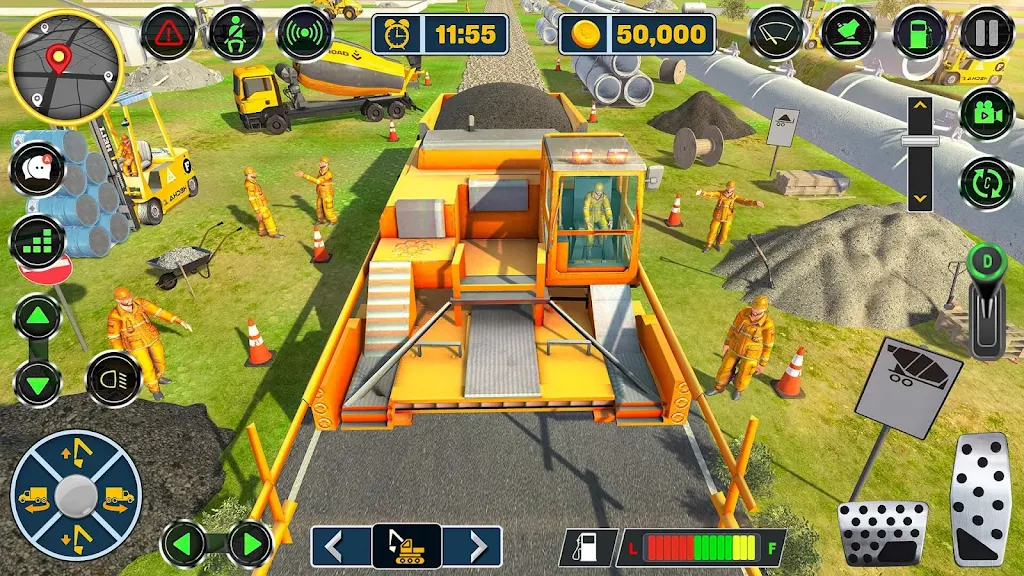Screen dimensions: 1024x576
Task: Switch camera view with video camera icon
Action: point(988,113)
